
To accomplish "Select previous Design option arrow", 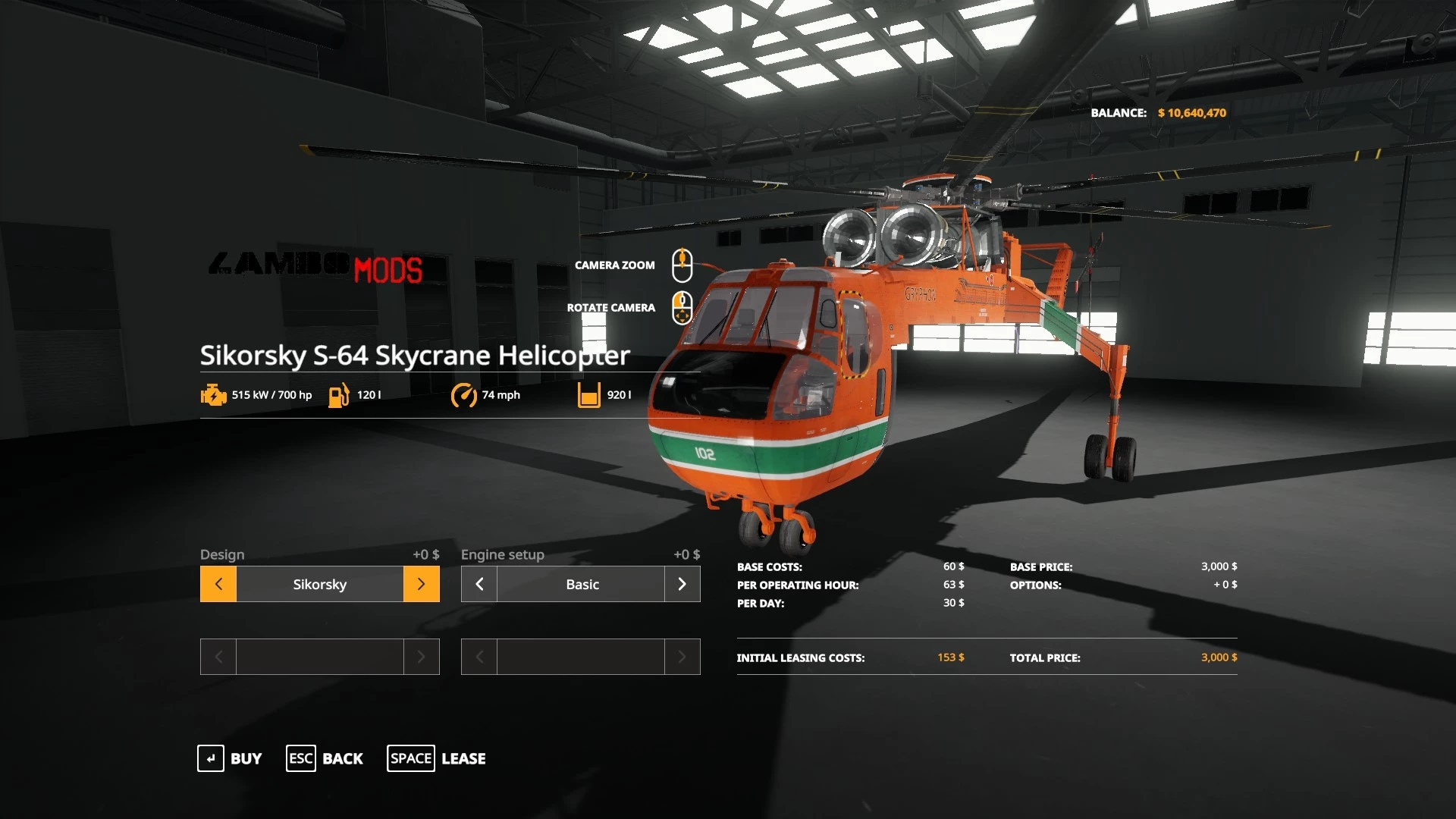I will (218, 584).
